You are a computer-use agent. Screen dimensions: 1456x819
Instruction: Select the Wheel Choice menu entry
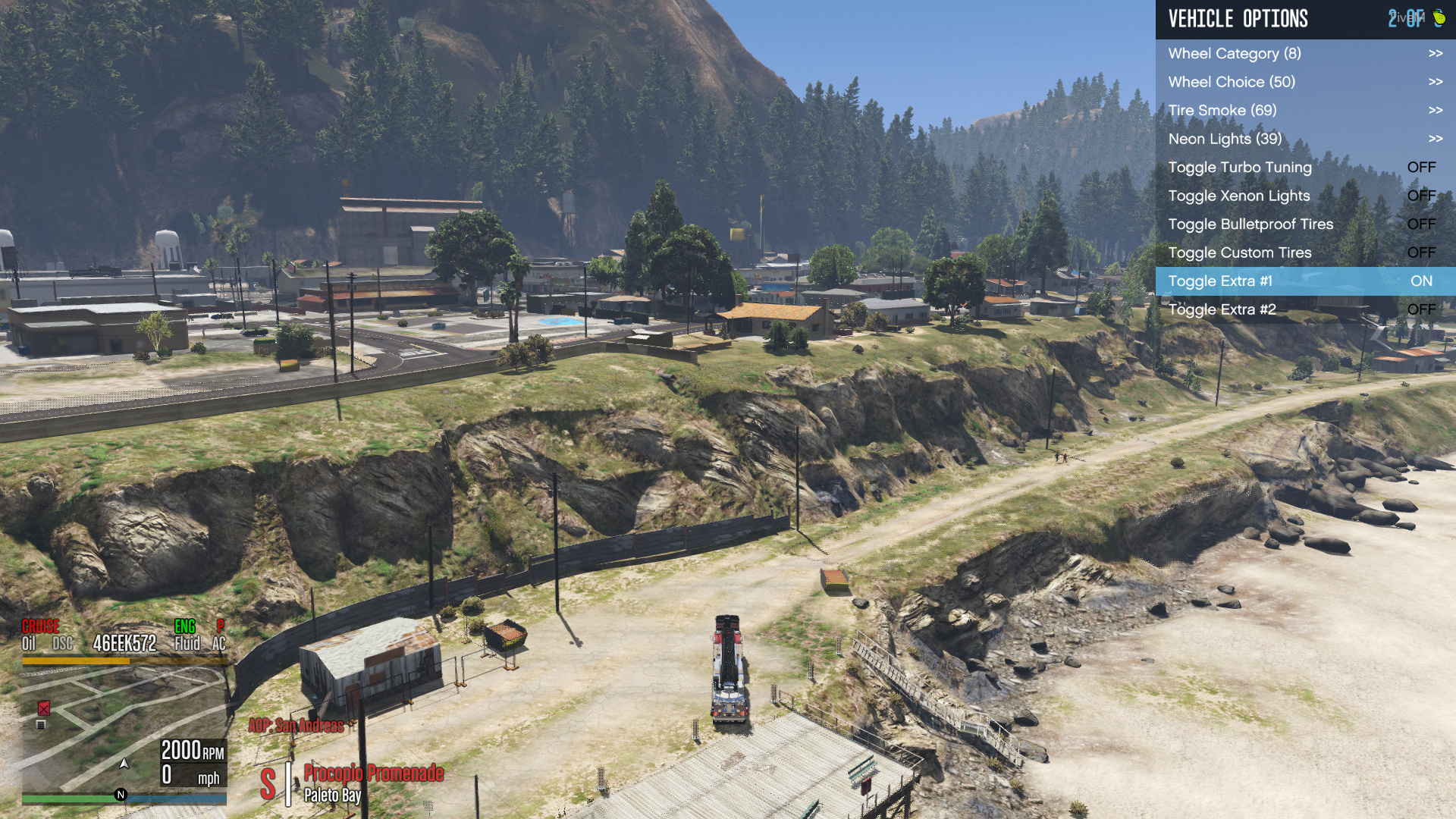[x=1301, y=81]
